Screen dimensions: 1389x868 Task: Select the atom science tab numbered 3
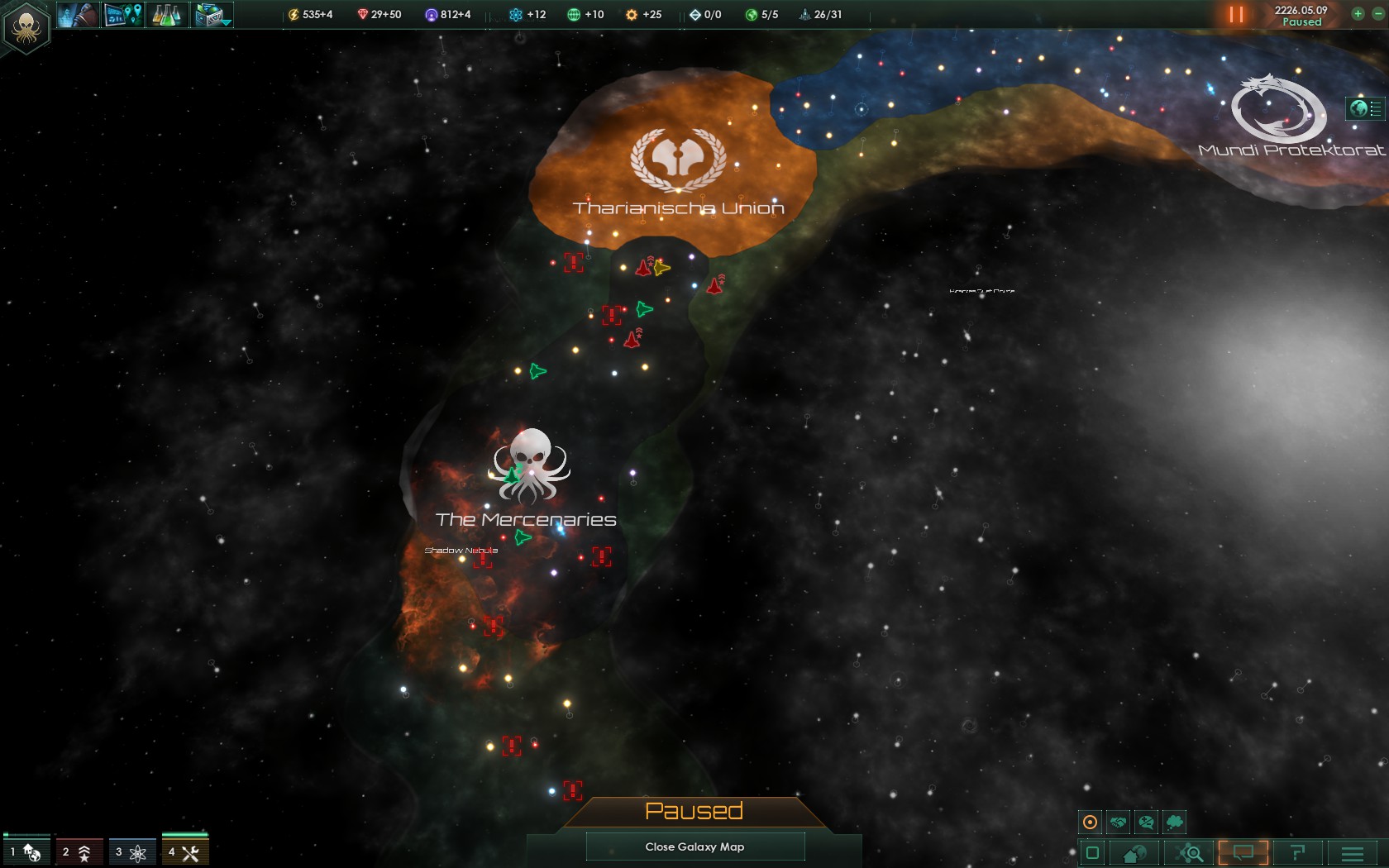click(x=131, y=851)
